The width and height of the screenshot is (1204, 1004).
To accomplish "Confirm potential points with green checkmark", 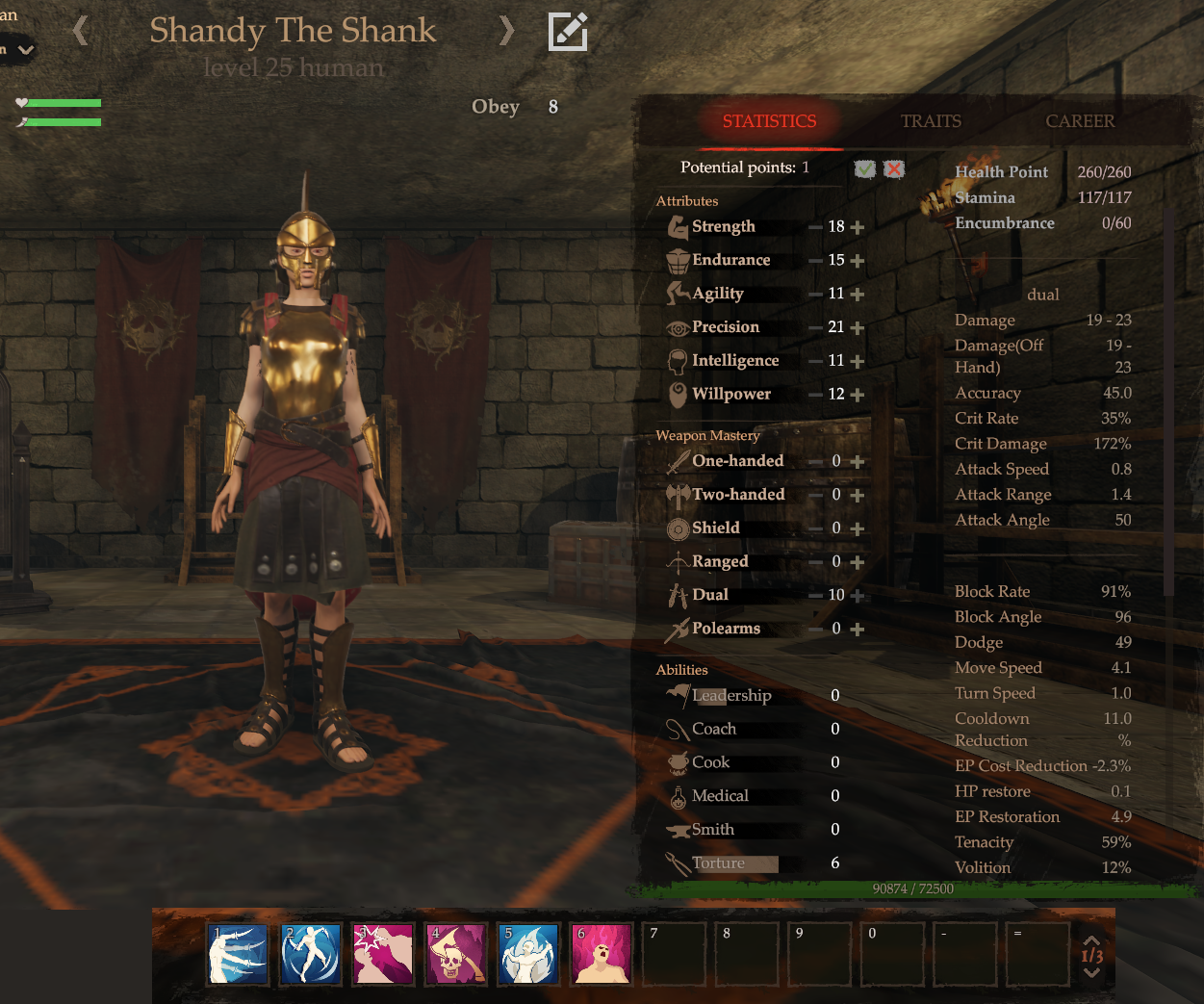I will [865, 168].
